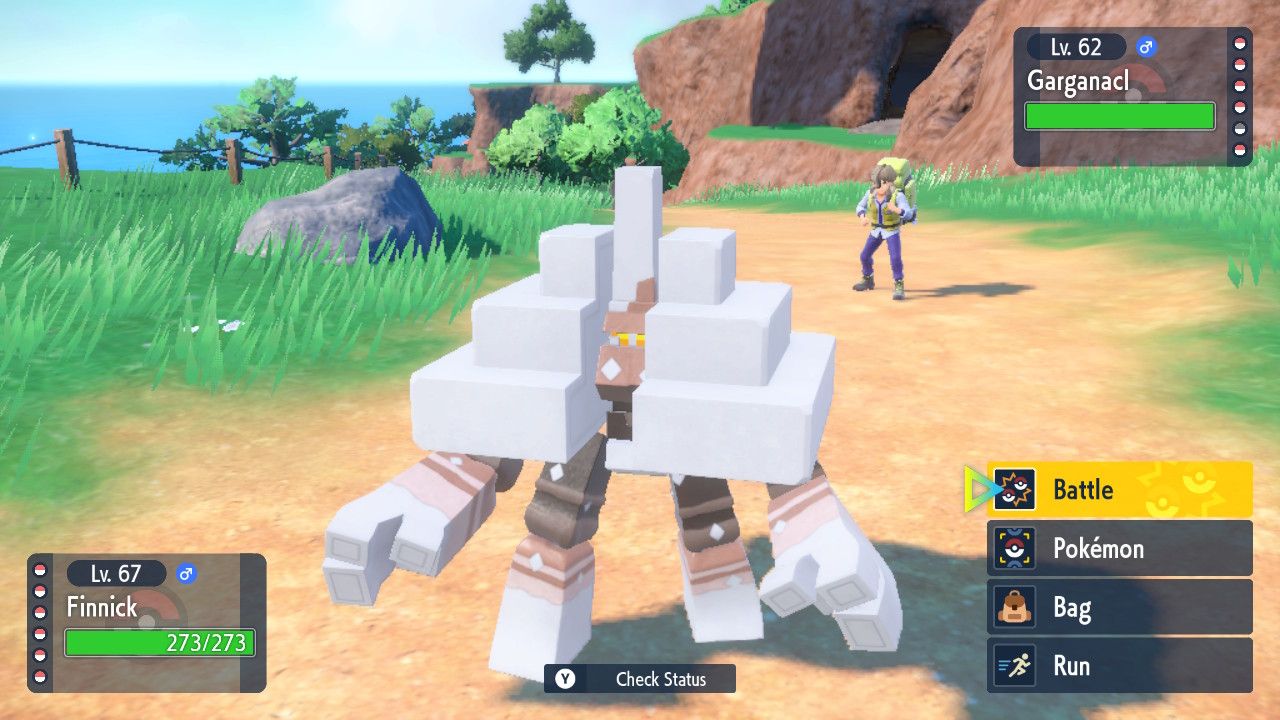
Task: Choose Run to flee the battle
Action: [x=1119, y=666]
